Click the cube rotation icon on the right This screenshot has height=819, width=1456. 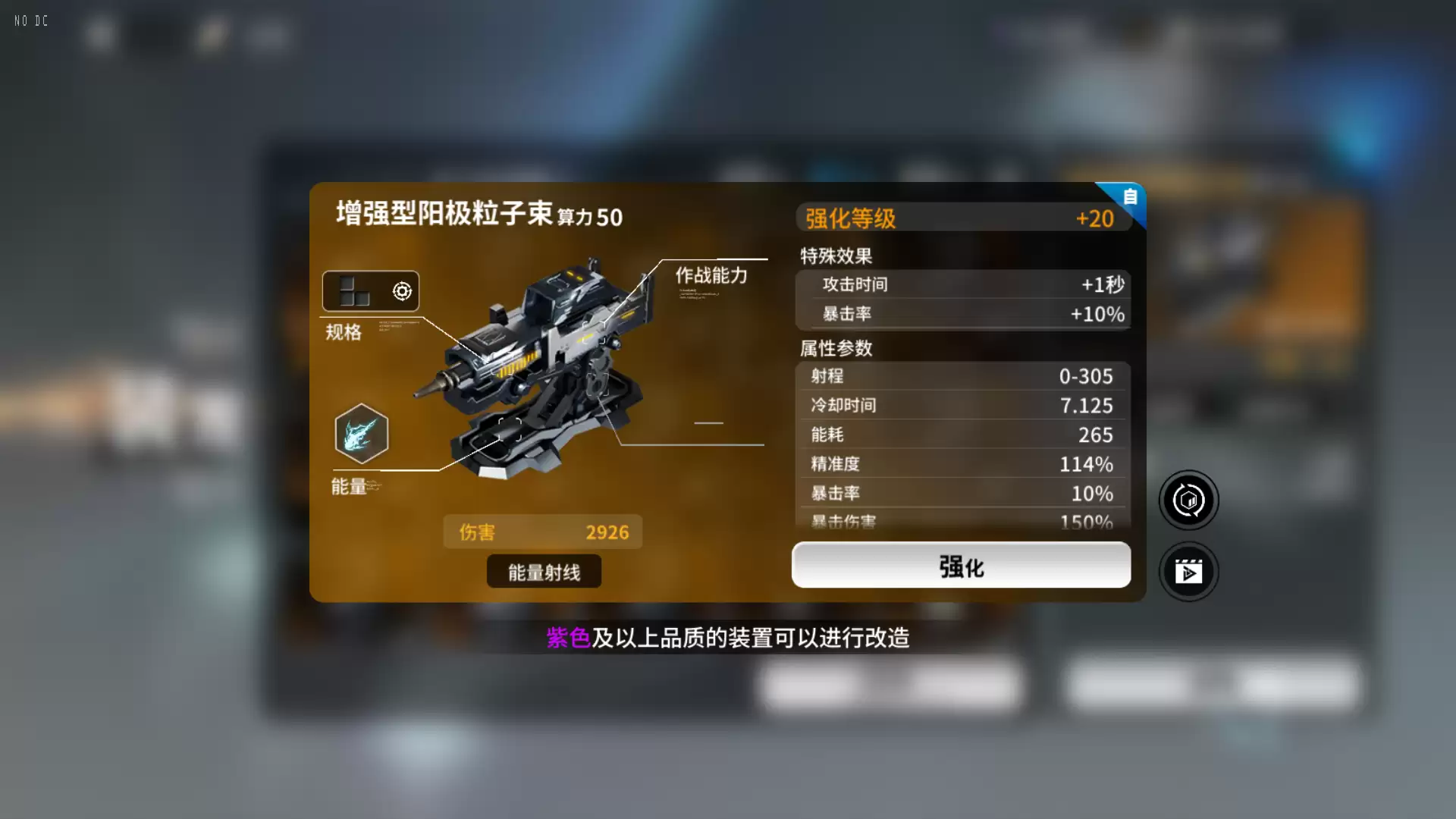click(1188, 500)
